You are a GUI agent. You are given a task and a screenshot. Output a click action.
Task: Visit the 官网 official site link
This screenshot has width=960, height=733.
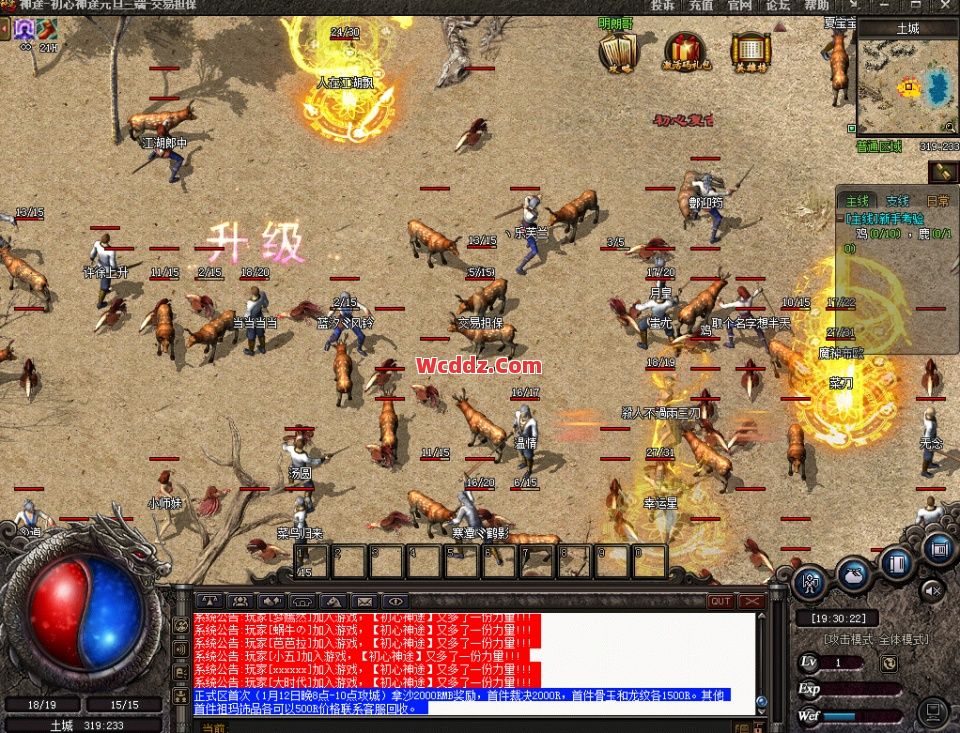coord(740,5)
